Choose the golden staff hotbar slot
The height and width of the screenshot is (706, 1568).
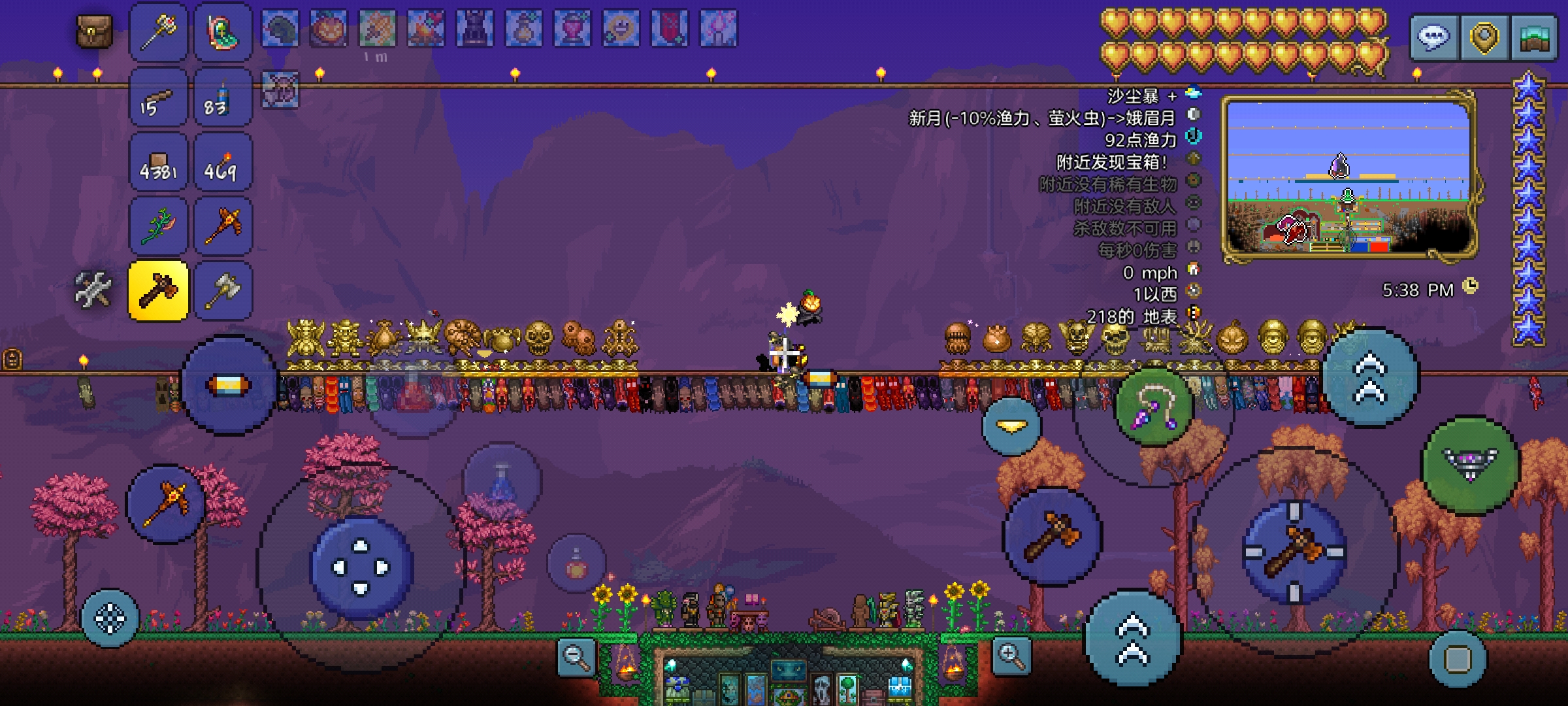pyautogui.click(x=159, y=32)
